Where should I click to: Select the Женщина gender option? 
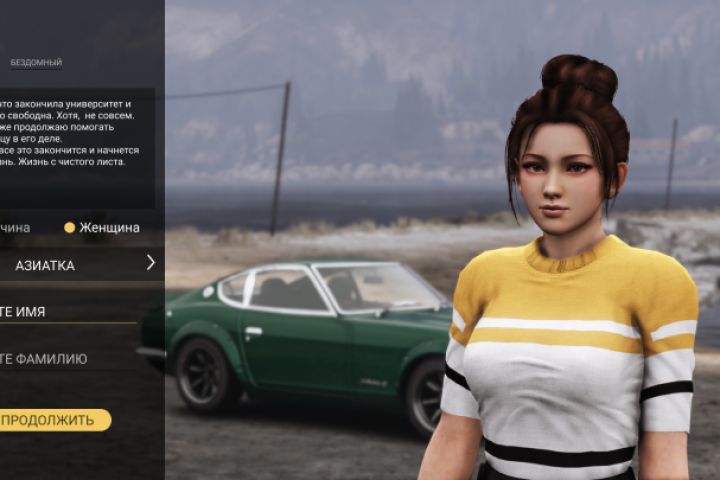pyautogui.click(x=101, y=227)
